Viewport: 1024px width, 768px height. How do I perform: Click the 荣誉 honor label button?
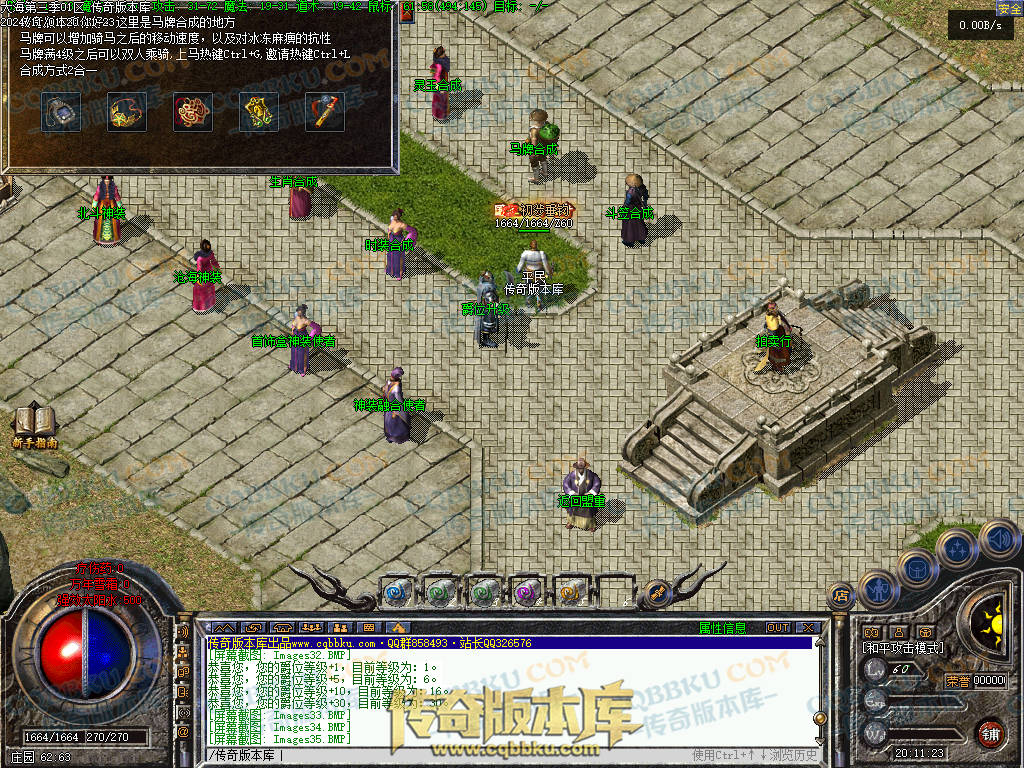[x=957, y=681]
